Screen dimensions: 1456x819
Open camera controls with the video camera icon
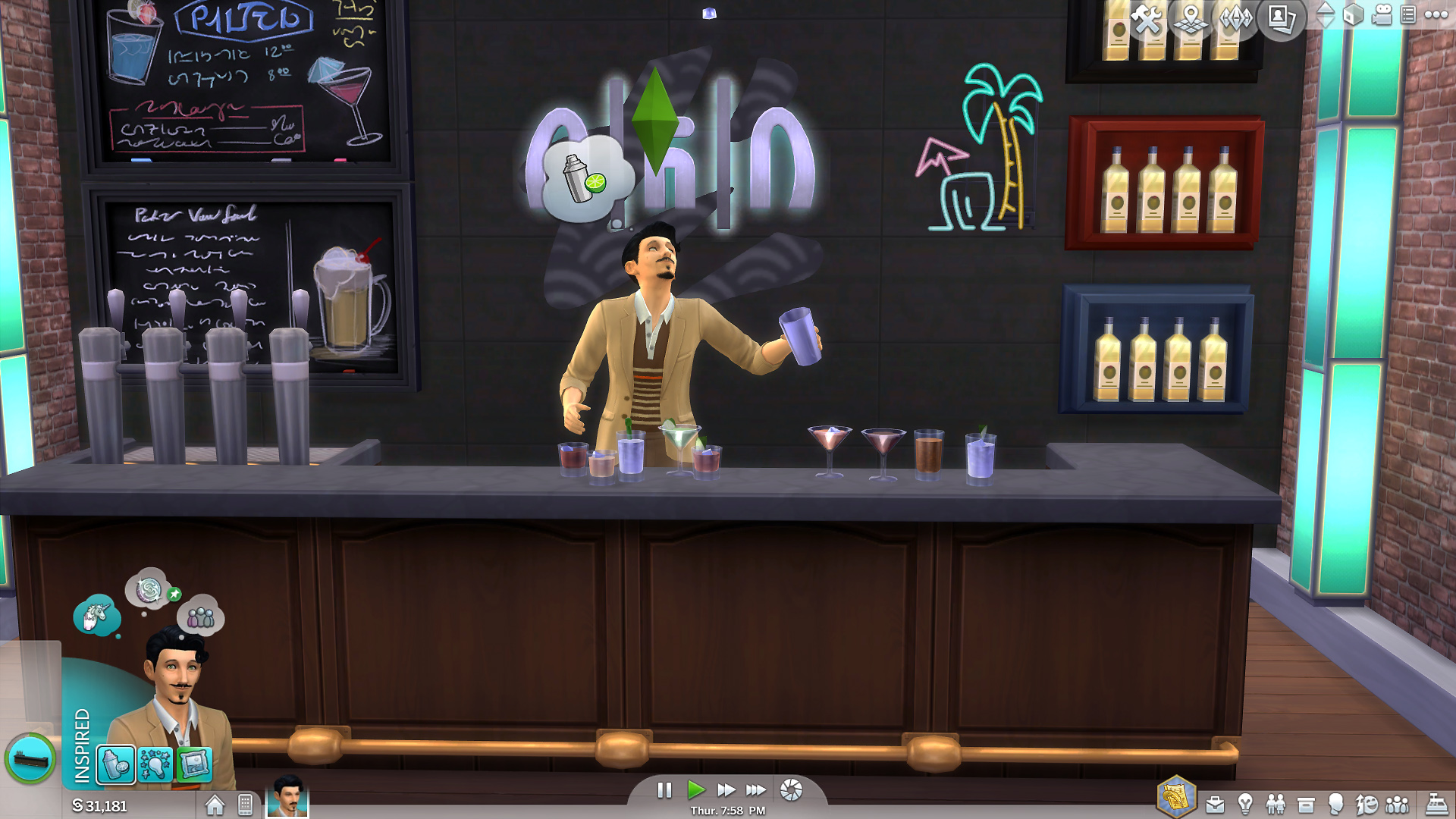point(1382,15)
